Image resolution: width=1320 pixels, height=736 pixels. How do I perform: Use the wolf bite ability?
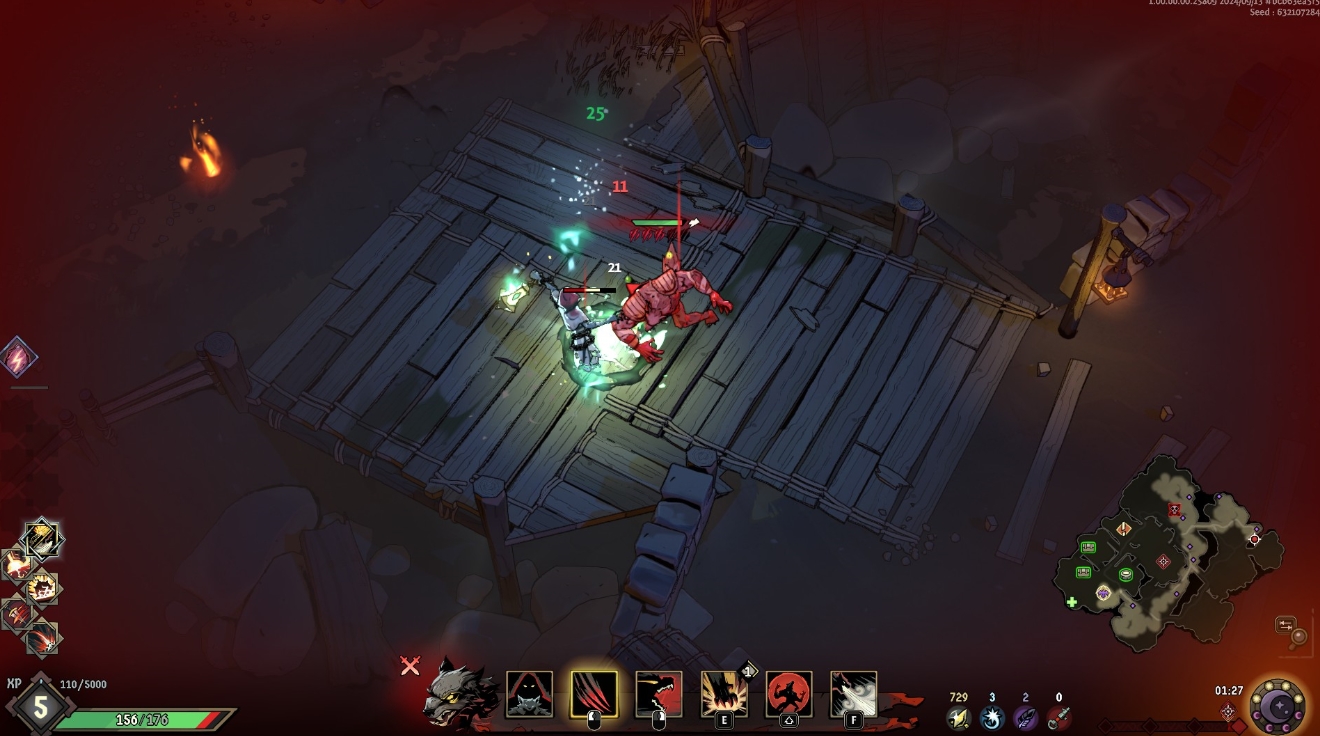pyautogui.click(x=659, y=694)
